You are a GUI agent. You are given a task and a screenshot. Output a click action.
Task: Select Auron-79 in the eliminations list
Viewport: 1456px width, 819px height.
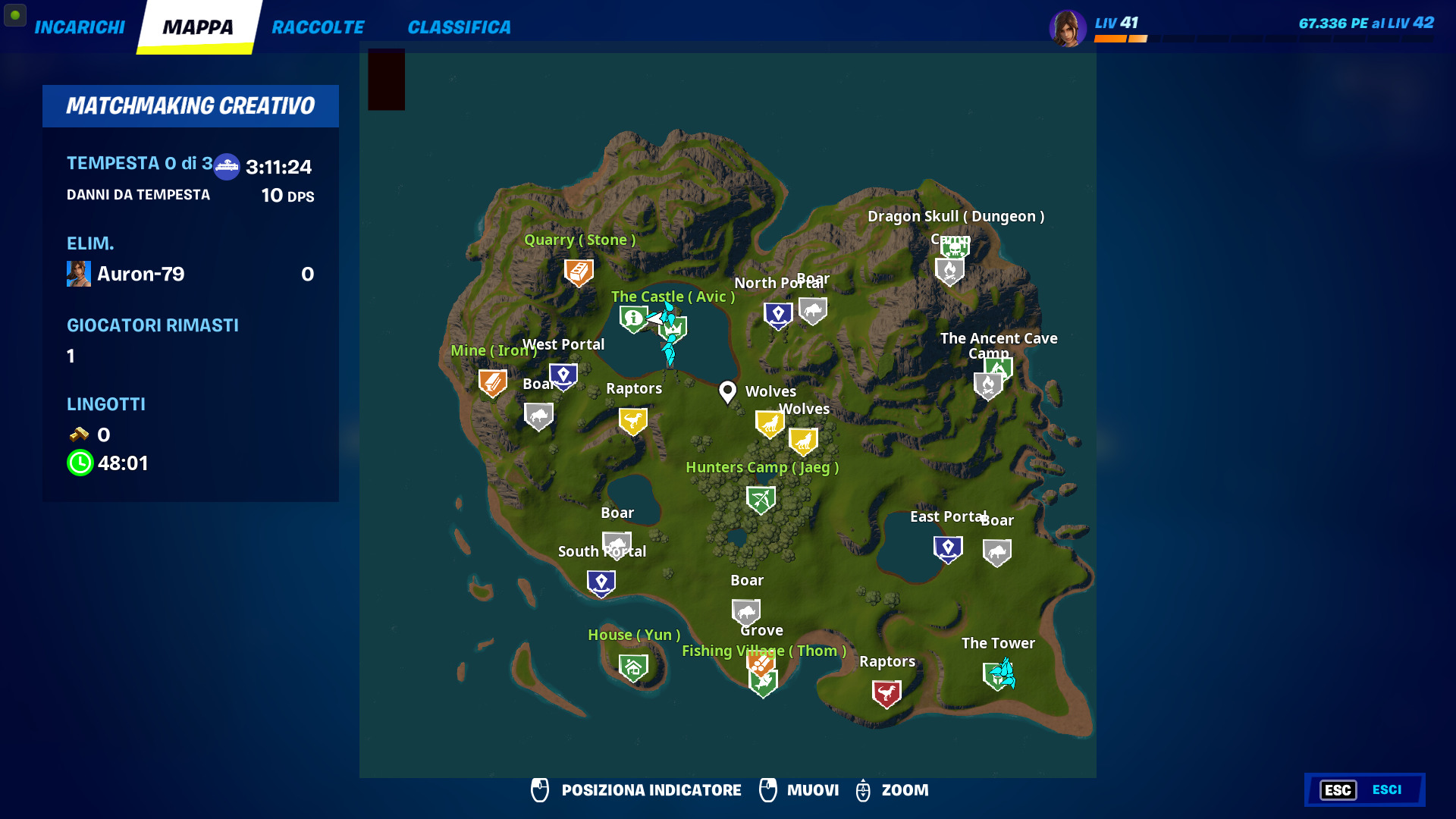pos(141,275)
